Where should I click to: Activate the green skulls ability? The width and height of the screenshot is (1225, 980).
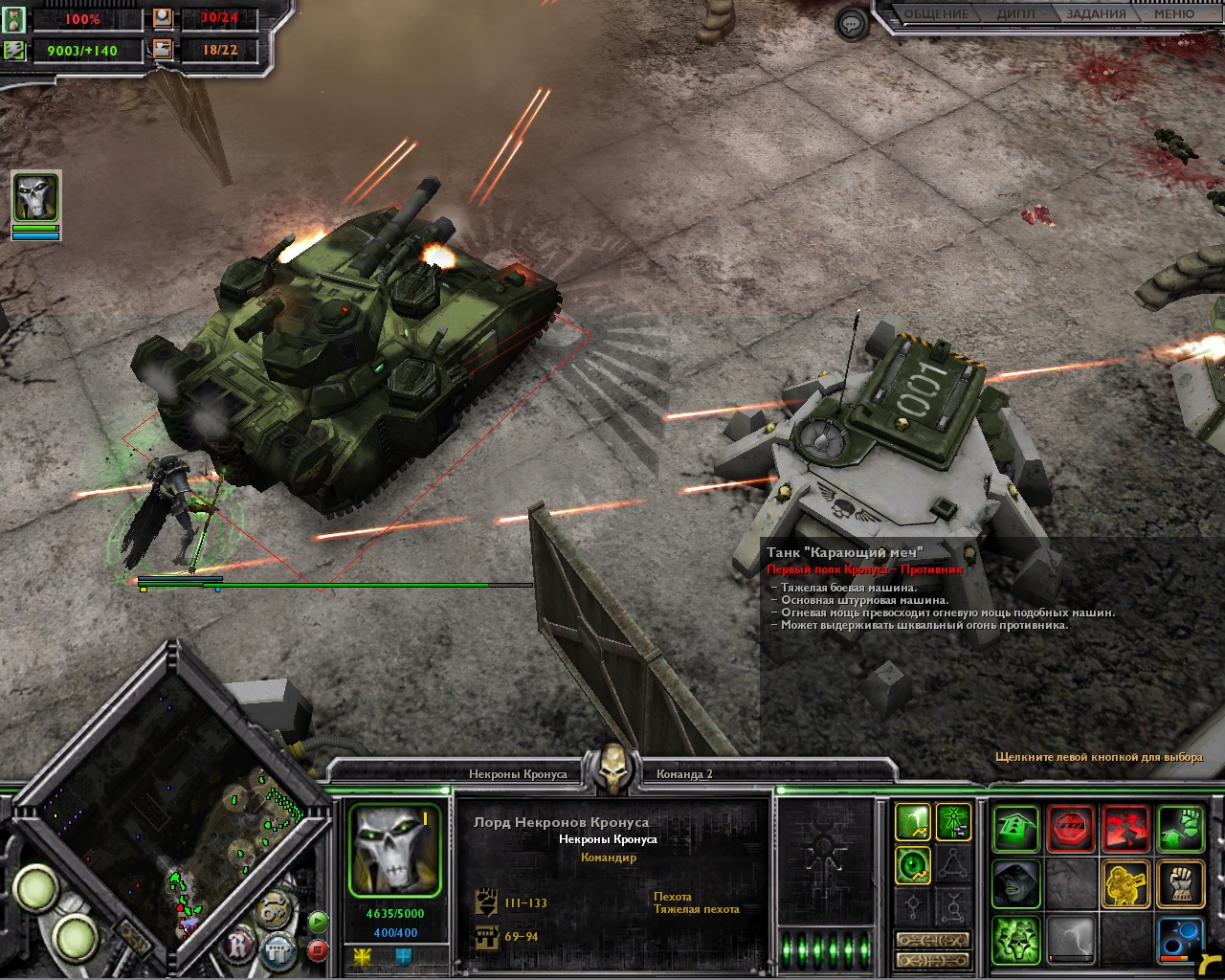[x=1015, y=939]
